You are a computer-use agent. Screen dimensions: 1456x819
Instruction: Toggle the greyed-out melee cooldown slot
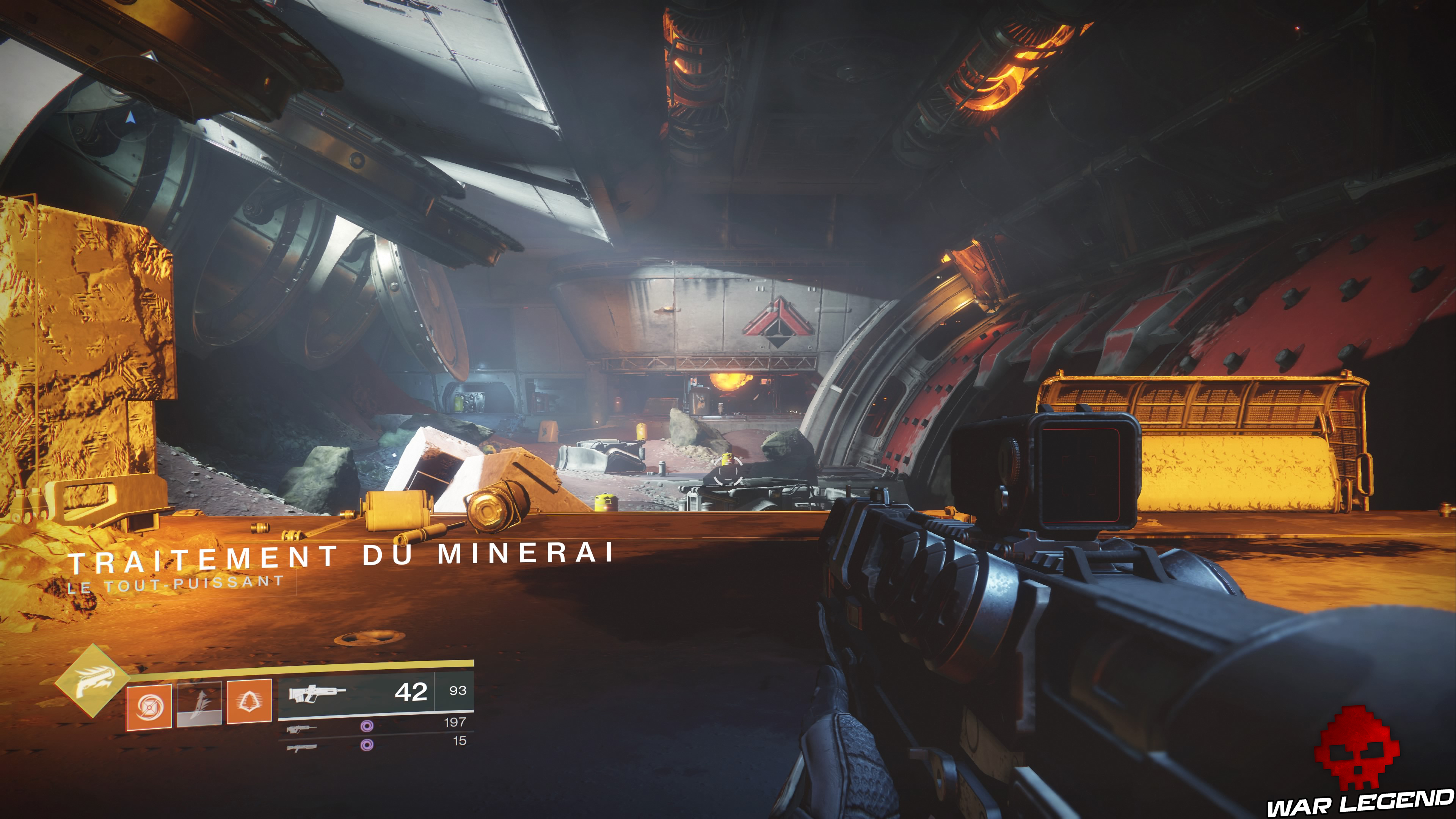point(199,704)
